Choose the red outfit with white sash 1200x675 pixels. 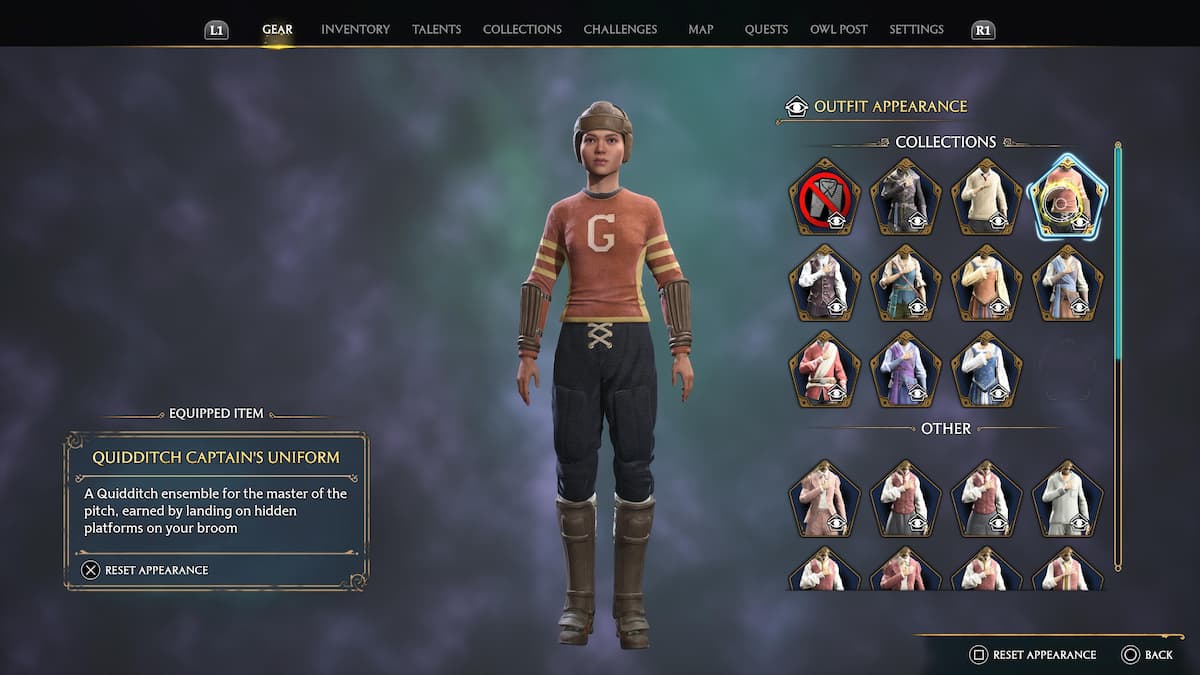[x=824, y=369]
